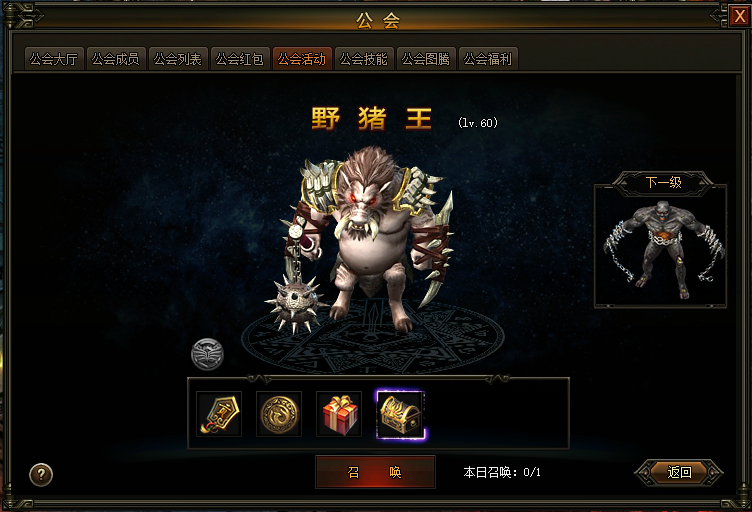The width and height of the screenshot is (752, 512).
Task: Open the 公会成员 tab
Action: coord(116,59)
